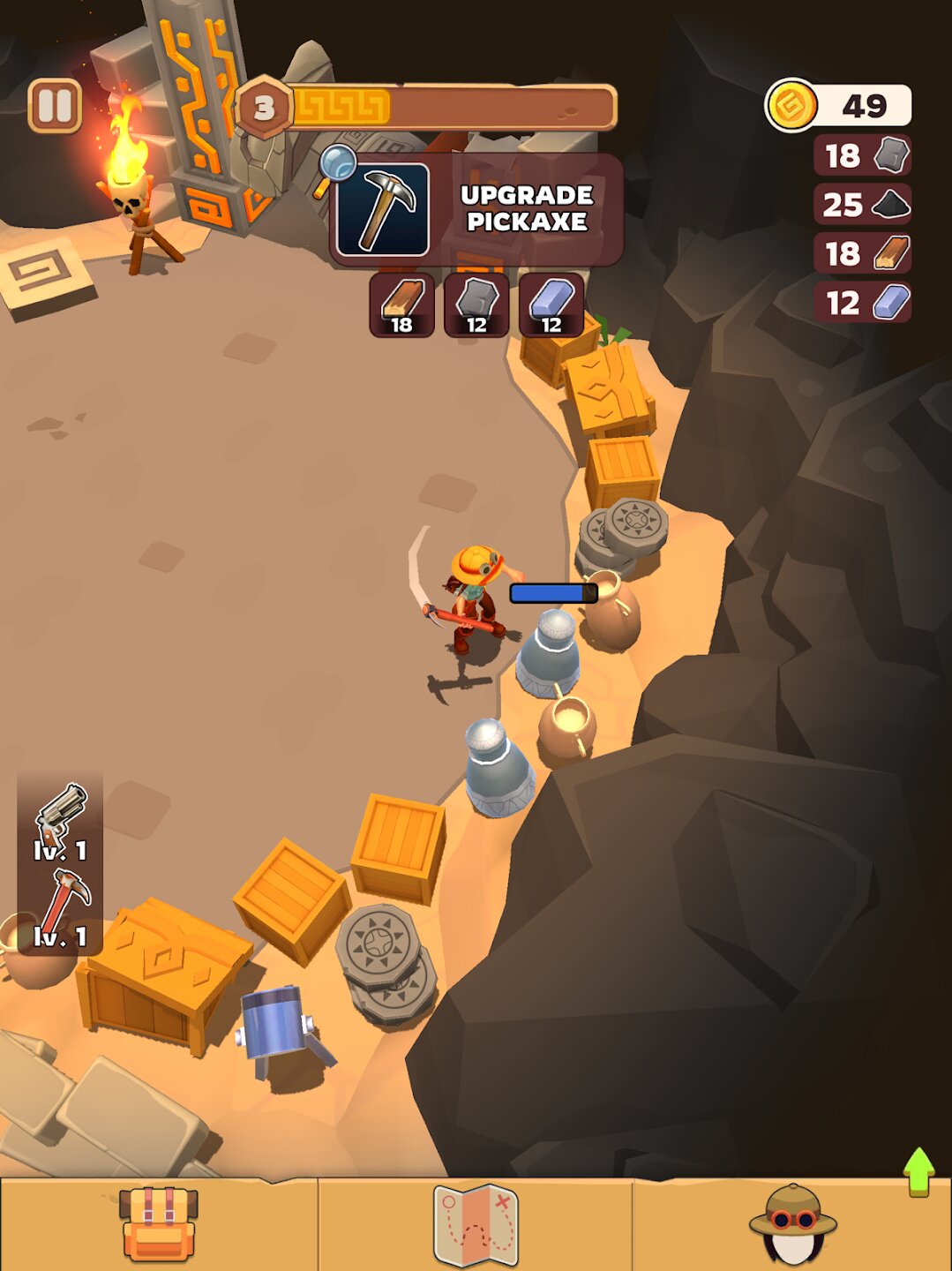Open the explorer character tab
This screenshot has height=1271, width=952.
pyautogui.click(x=792, y=1224)
